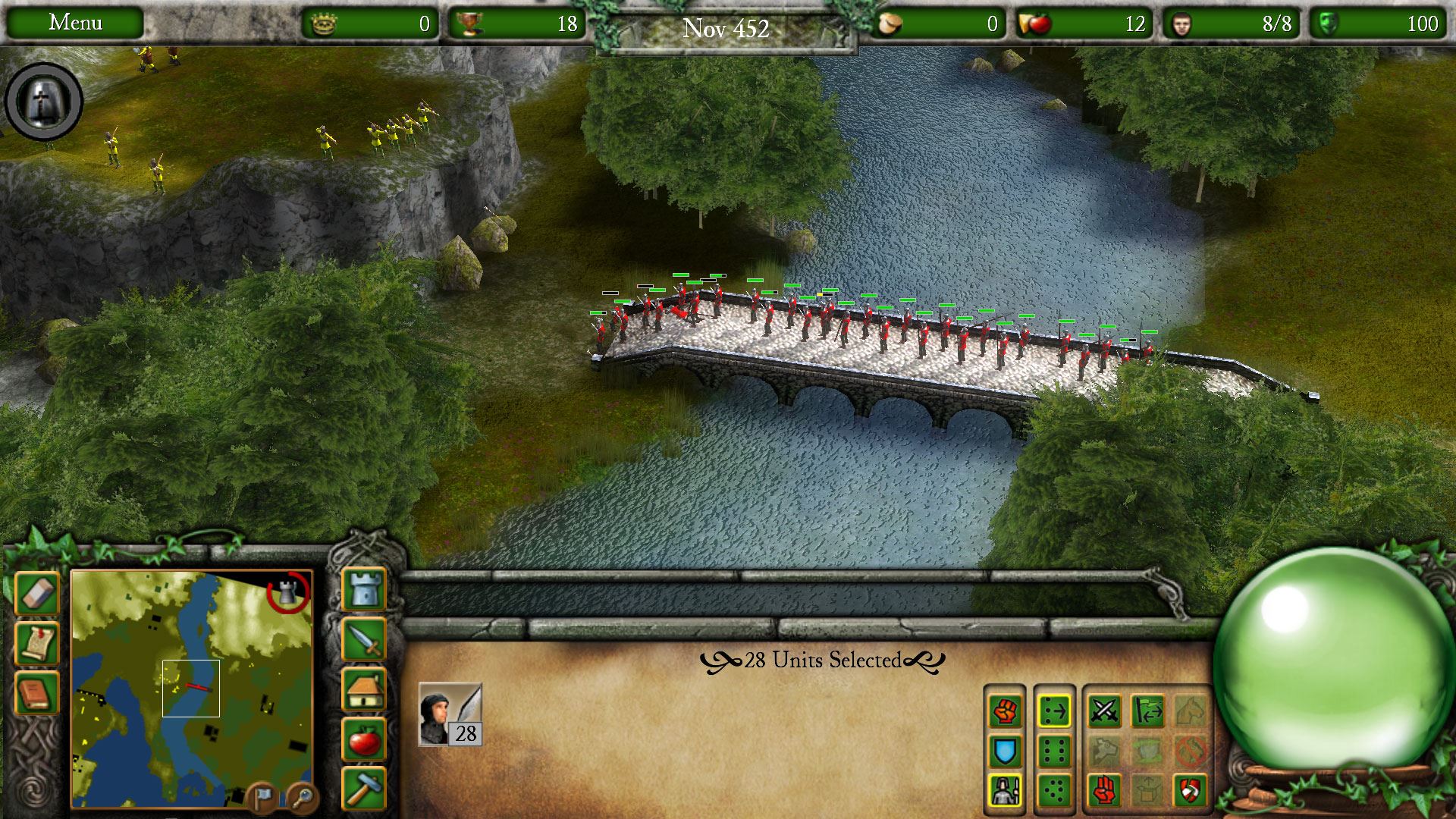Screen dimensions: 1456x819
Task: Open the house buildings category
Action: (x=365, y=689)
